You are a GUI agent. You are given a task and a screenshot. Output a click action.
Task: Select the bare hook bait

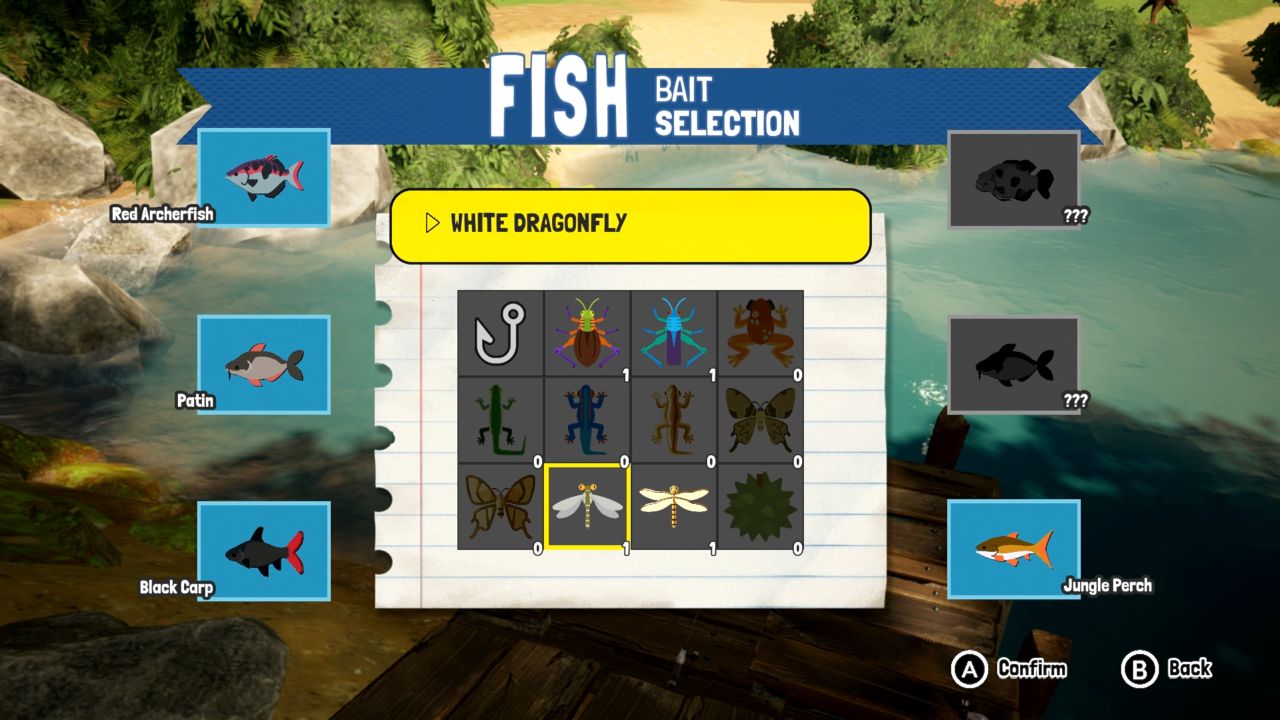[x=500, y=332]
